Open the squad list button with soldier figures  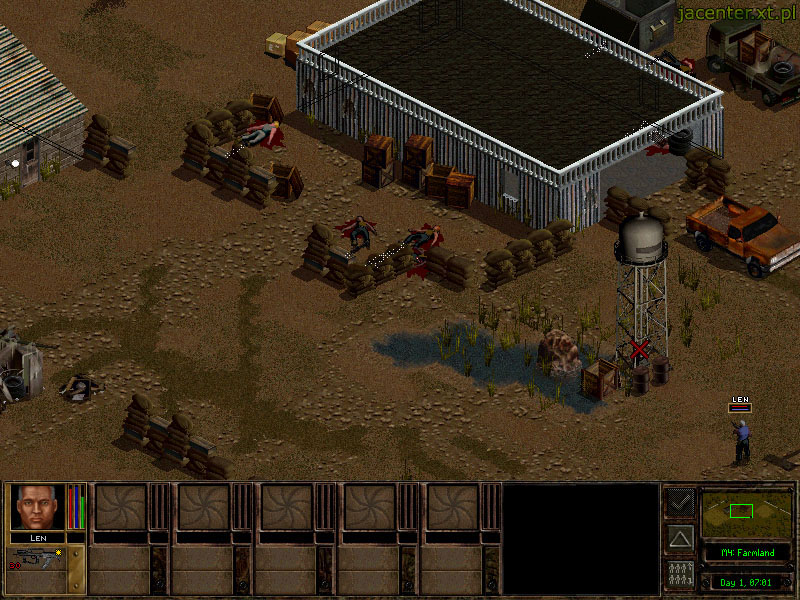click(680, 574)
